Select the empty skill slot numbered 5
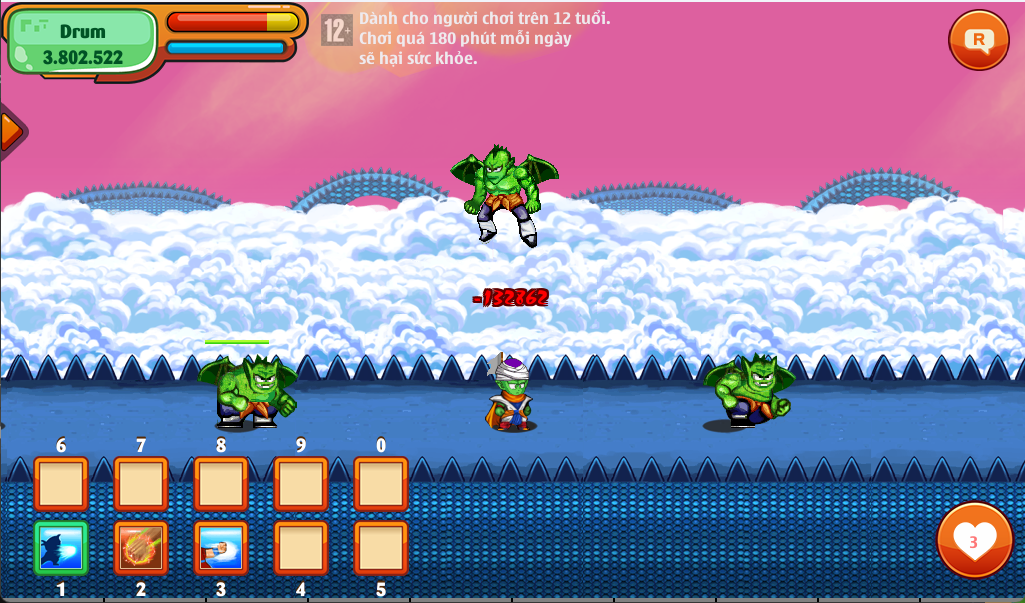 point(381,548)
